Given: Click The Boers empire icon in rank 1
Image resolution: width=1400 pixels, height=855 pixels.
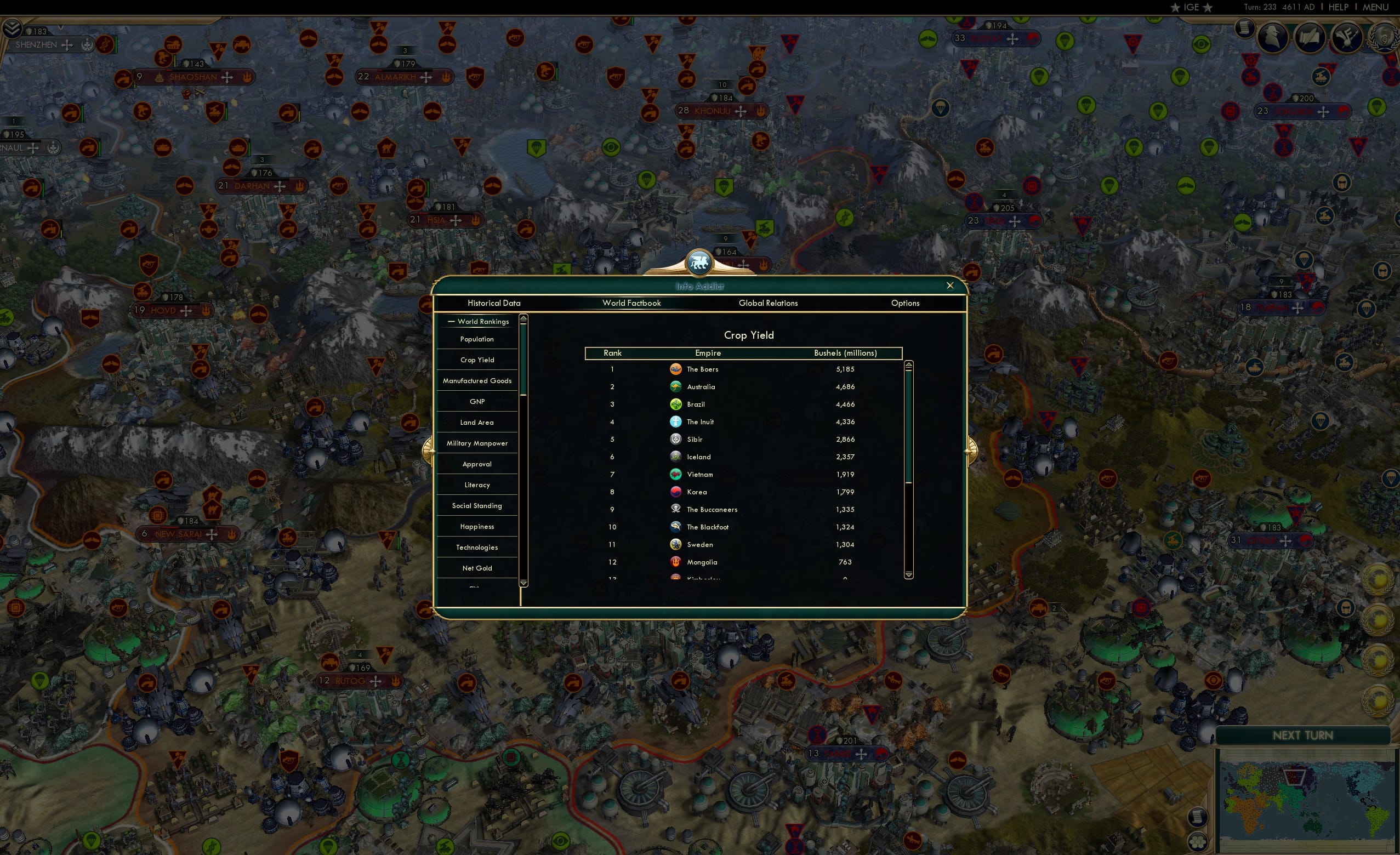Looking at the screenshot, I should [675, 369].
